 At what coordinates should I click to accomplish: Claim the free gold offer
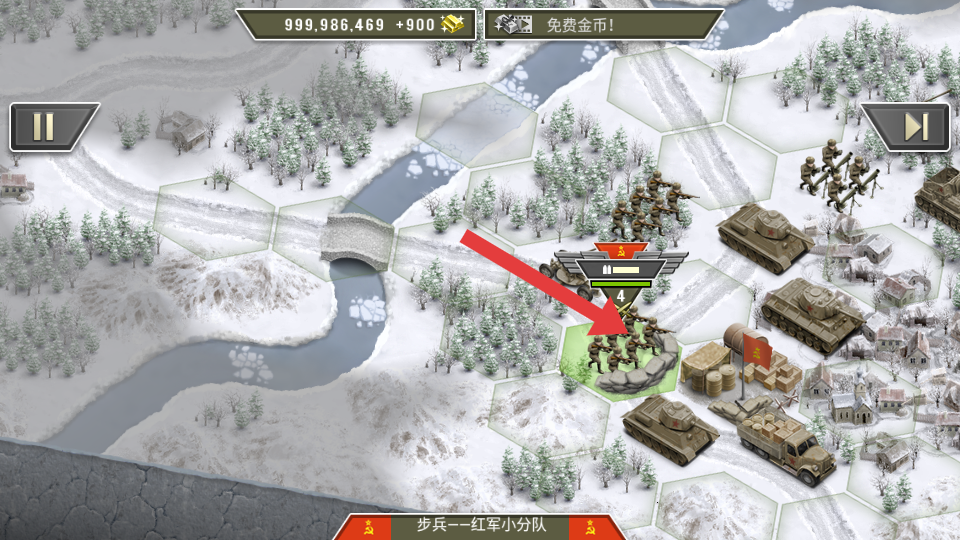603,24
